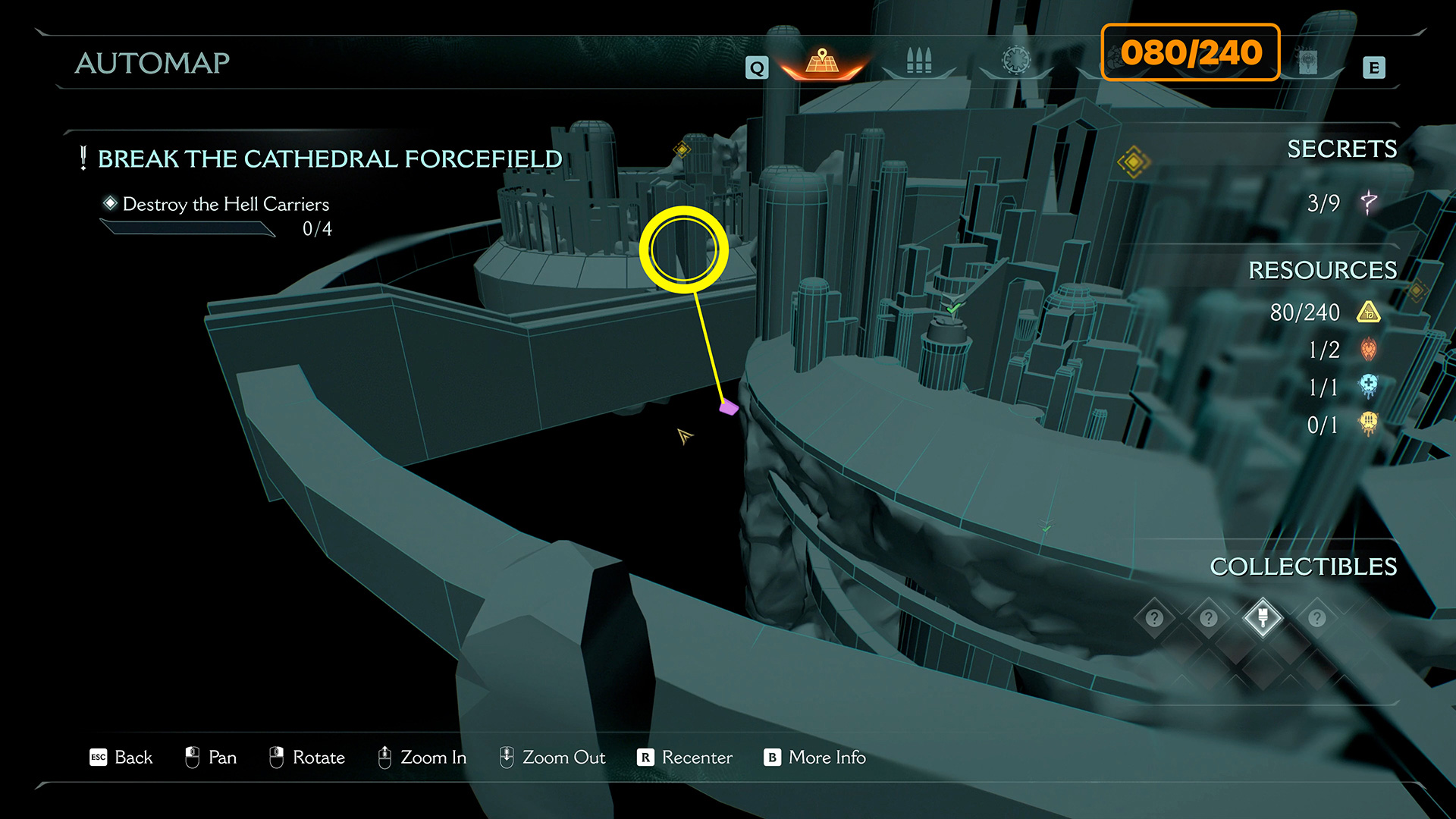The image size is (1456, 819).
Task: Choose the Zoom Out control
Action: [552, 758]
